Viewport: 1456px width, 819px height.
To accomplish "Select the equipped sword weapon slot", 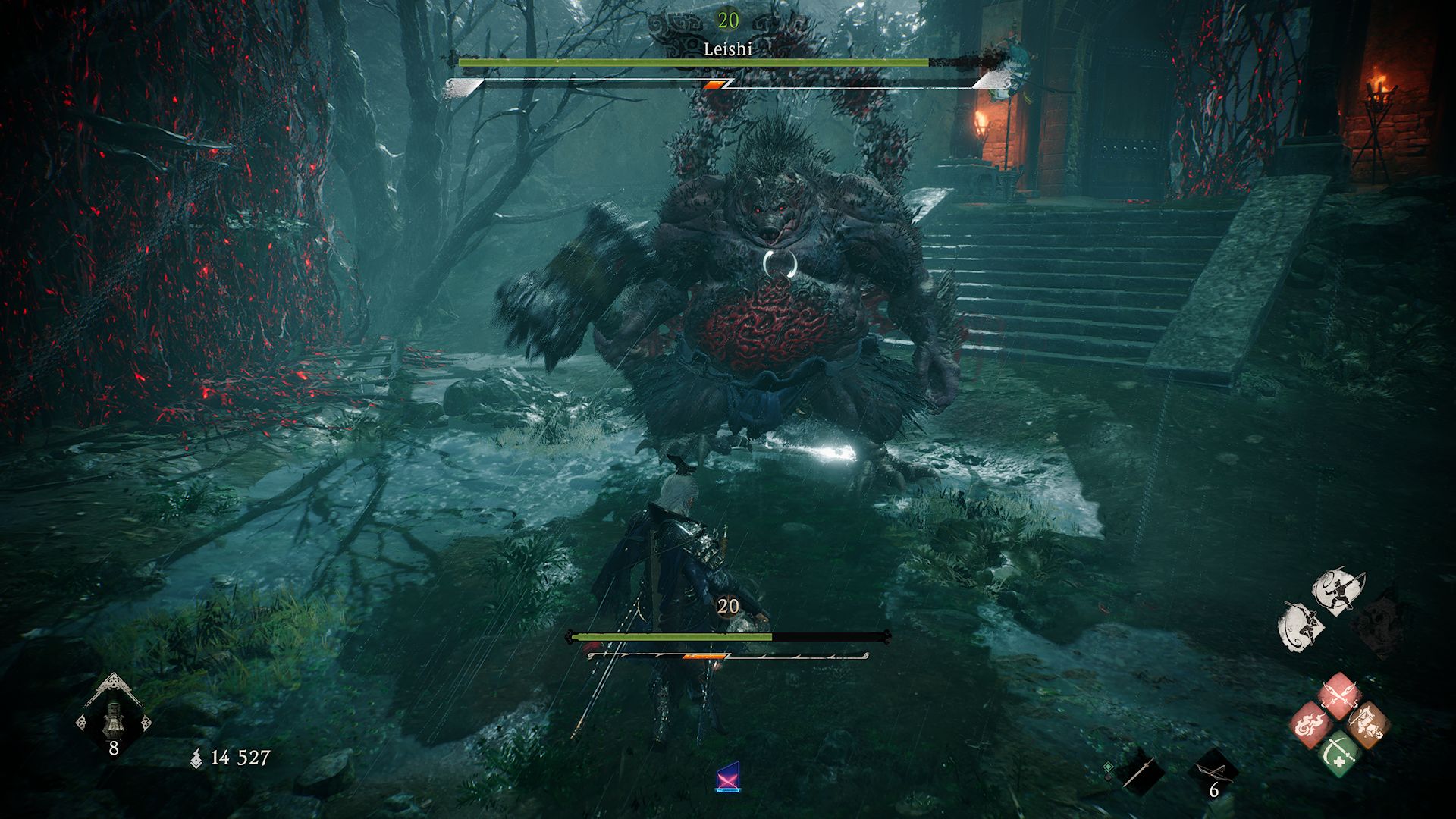I will point(1140,772).
